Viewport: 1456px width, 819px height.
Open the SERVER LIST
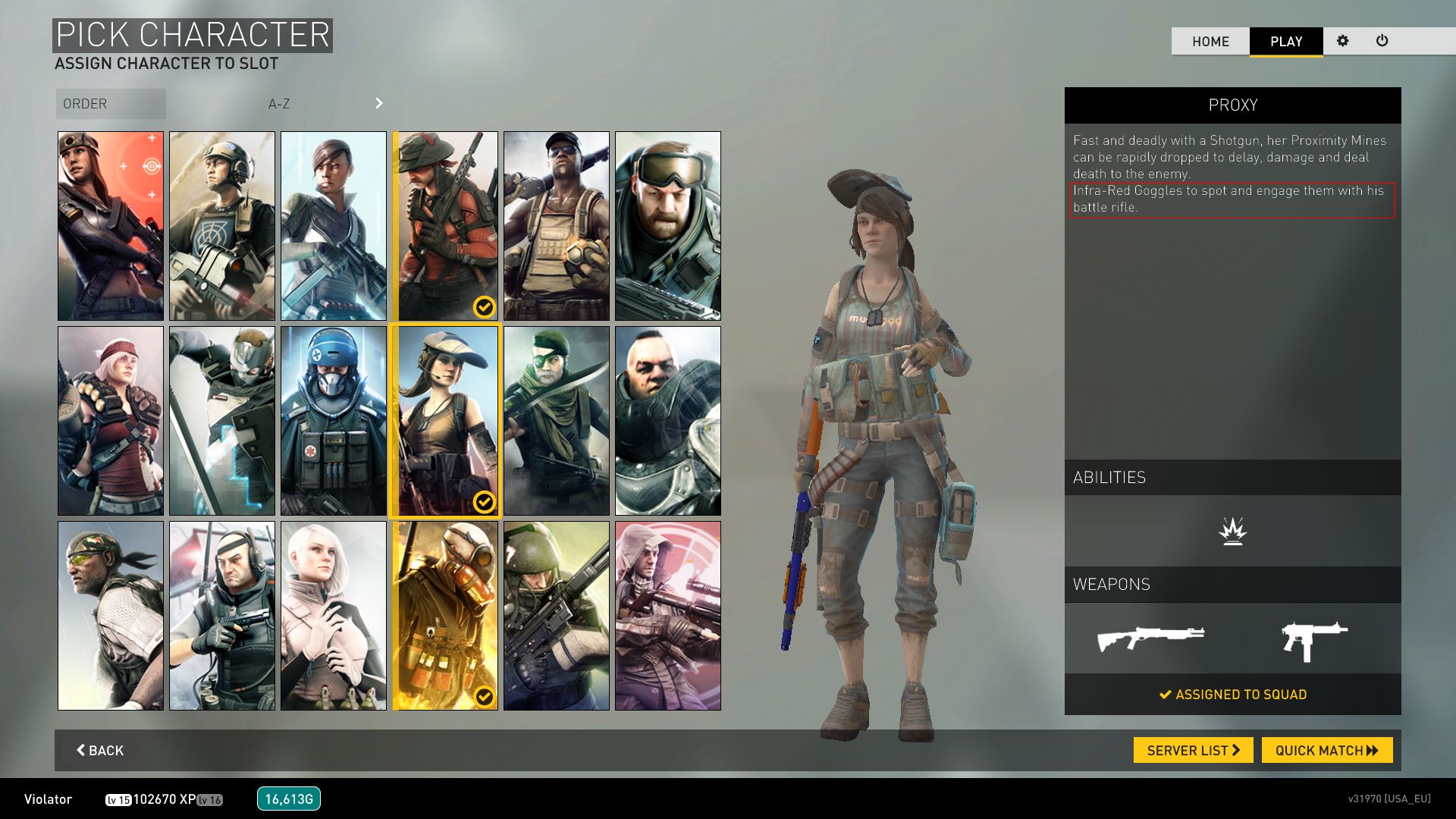[x=1193, y=750]
